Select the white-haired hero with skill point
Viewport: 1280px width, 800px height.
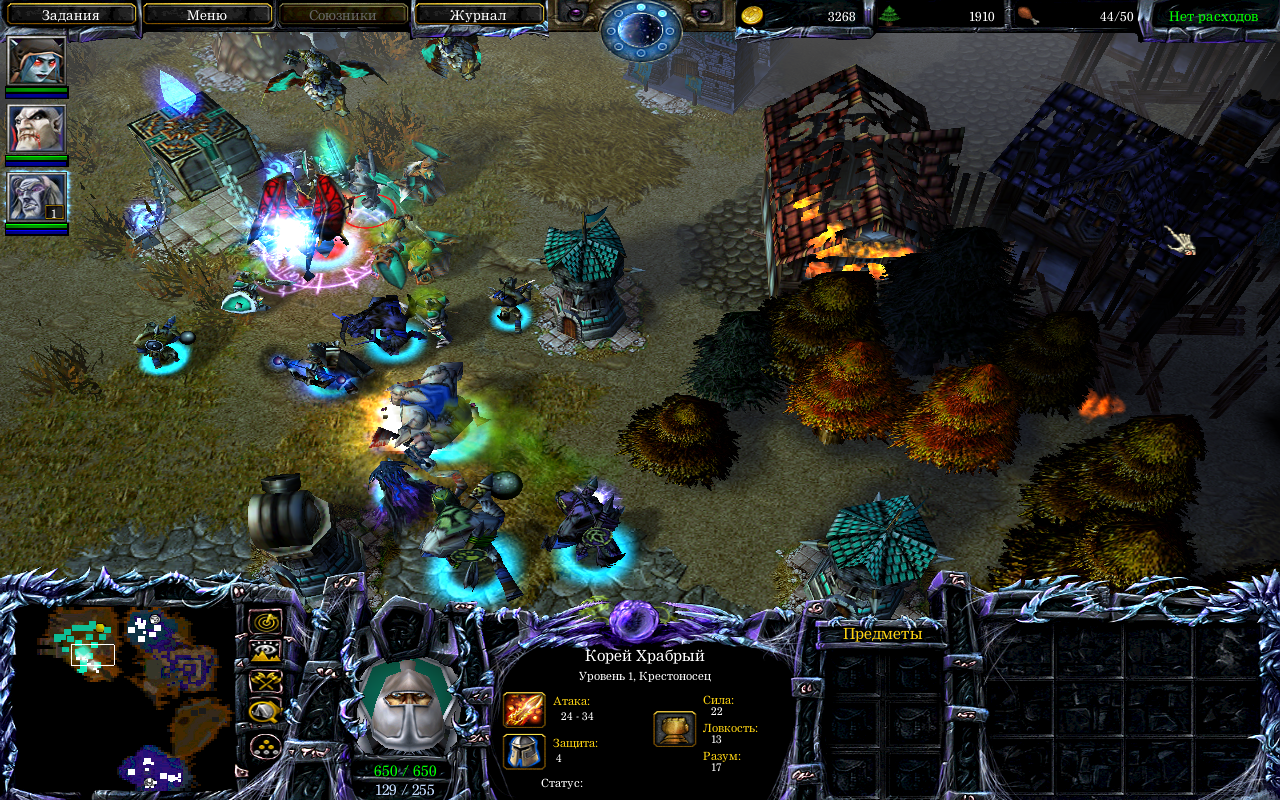click(37, 196)
